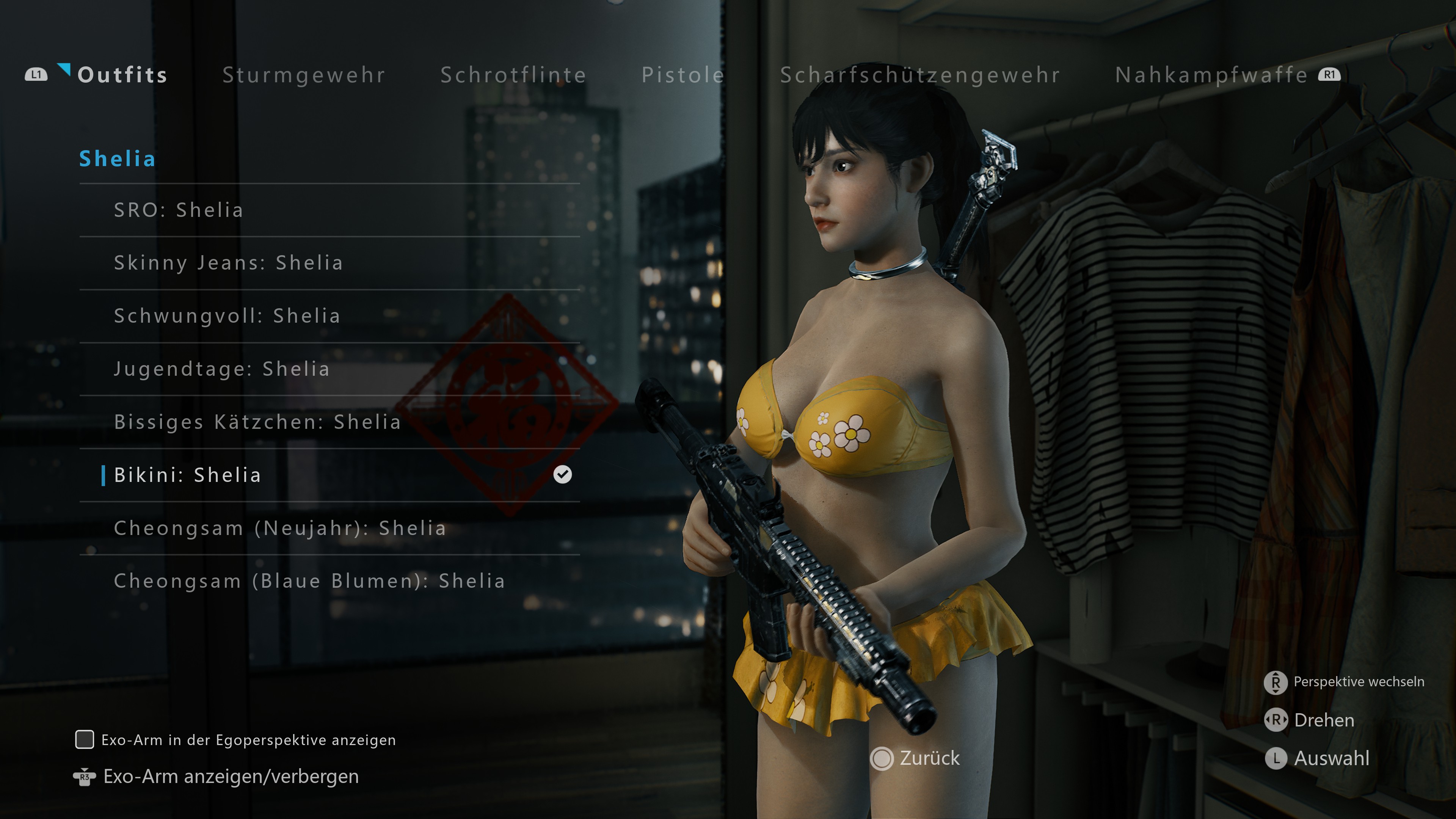Switch to the Pistole tab
The height and width of the screenshot is (819, 1456).
pyautogui.click(x=683, y=75)
